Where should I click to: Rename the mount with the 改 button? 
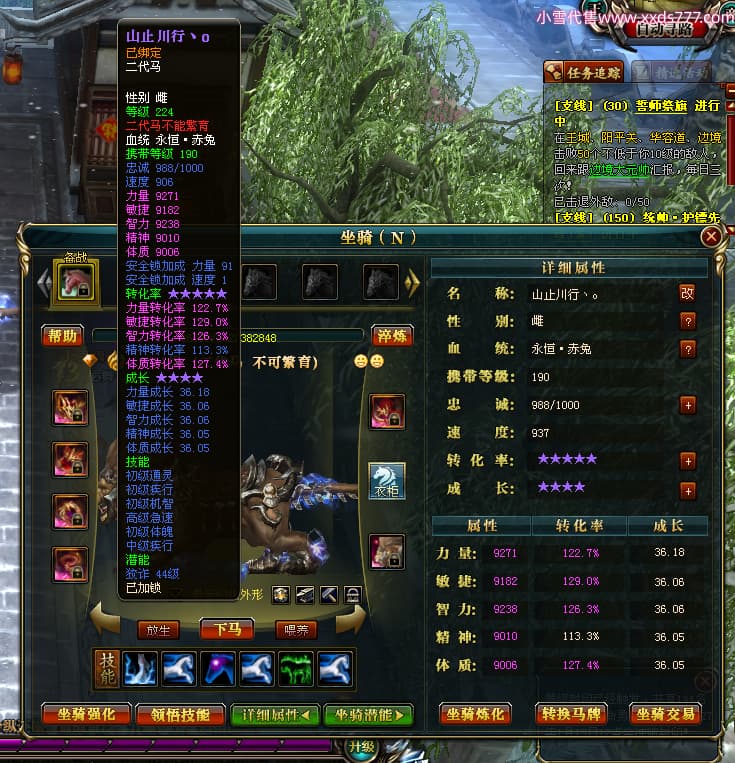pyautogui.click(x=687, y=293)
